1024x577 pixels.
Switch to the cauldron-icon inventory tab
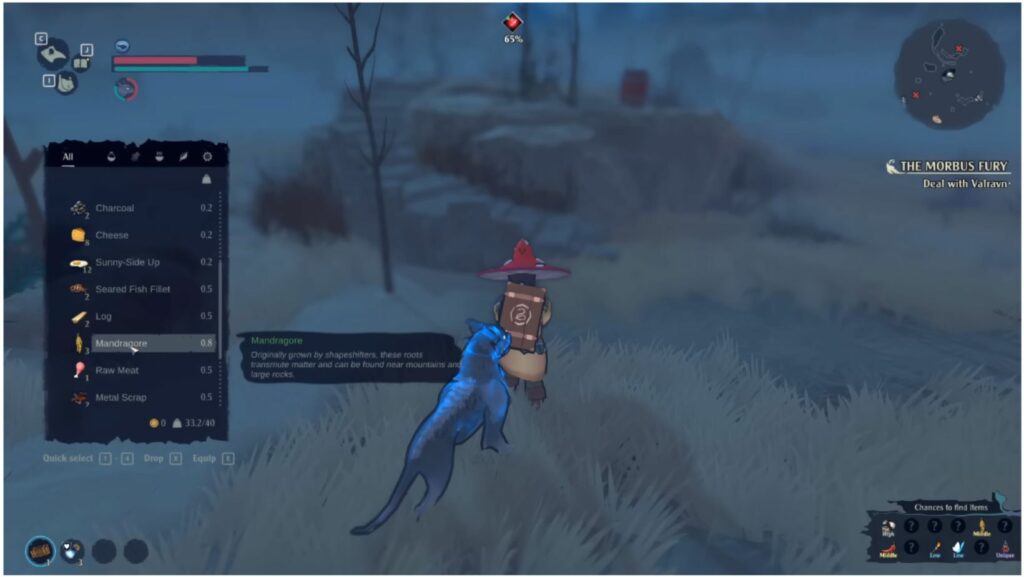159,157
